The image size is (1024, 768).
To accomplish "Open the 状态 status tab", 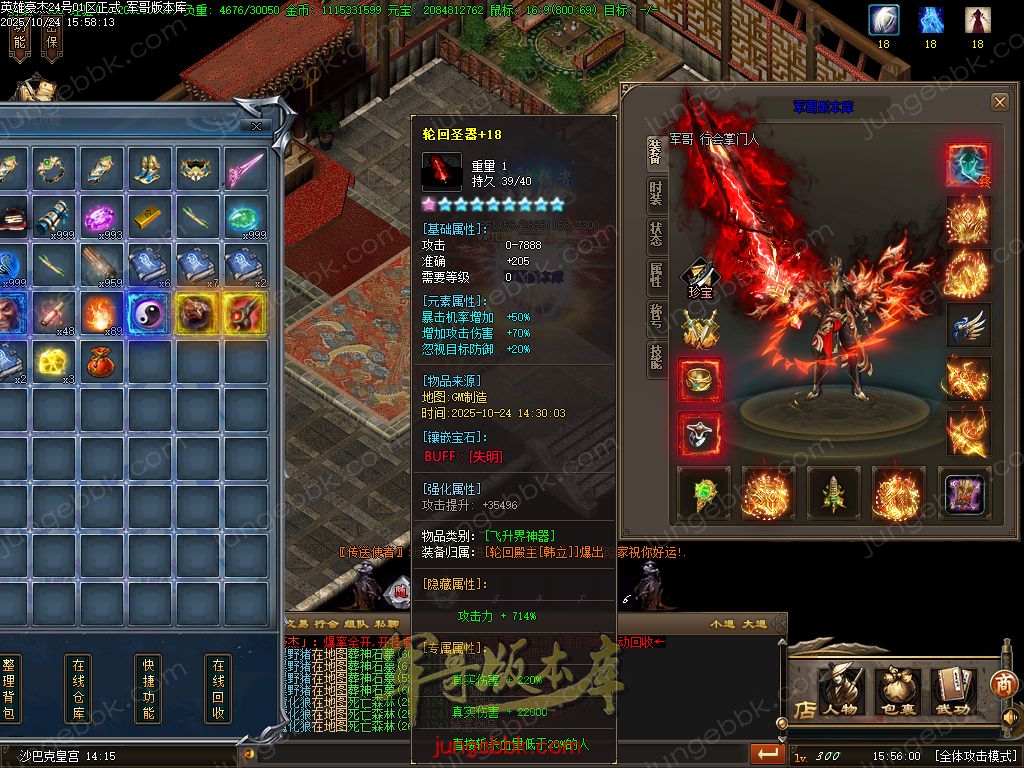I will (x=655, y=233).
